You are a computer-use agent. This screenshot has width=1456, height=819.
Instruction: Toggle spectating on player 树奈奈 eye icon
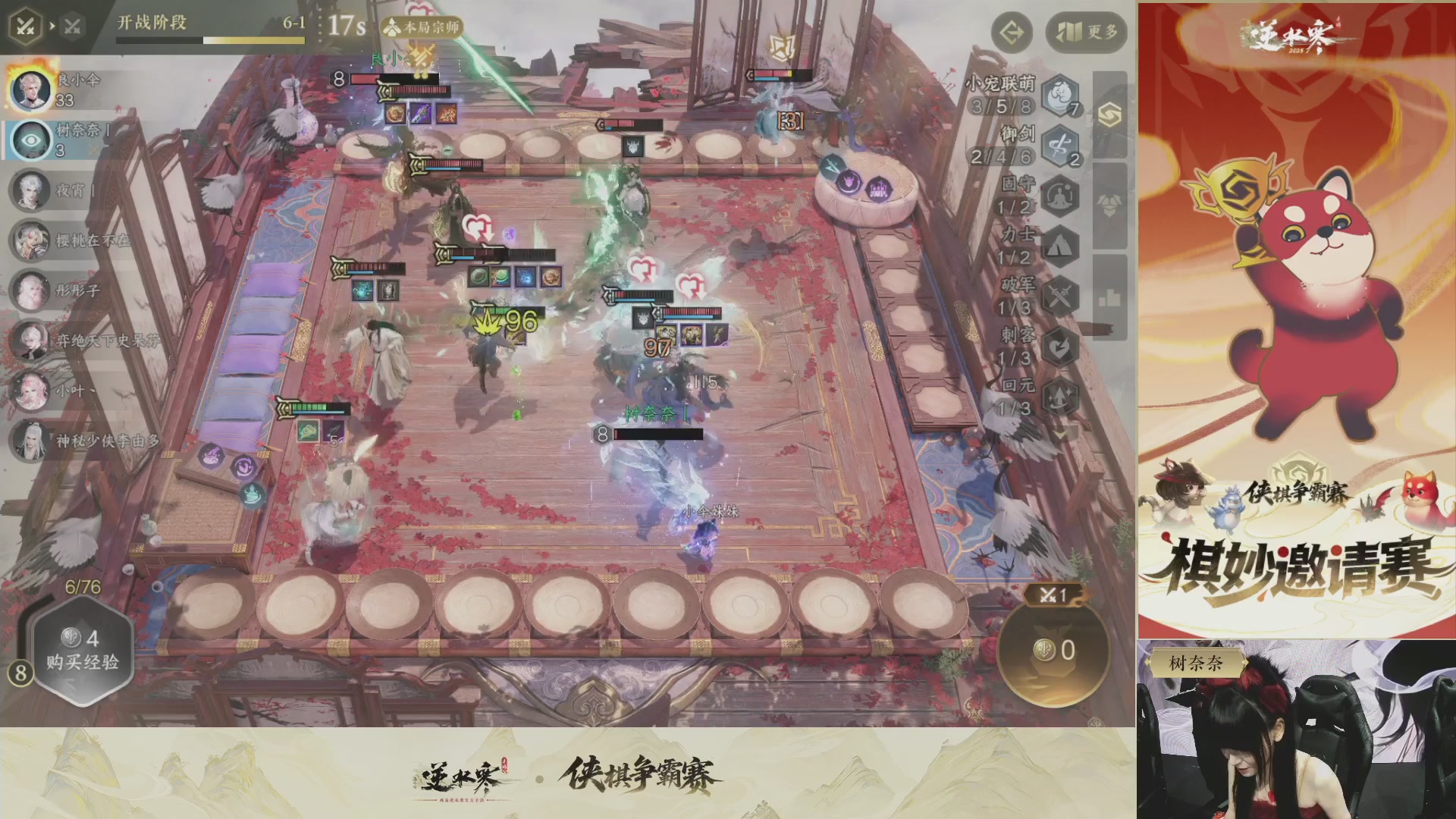point(30,141)
